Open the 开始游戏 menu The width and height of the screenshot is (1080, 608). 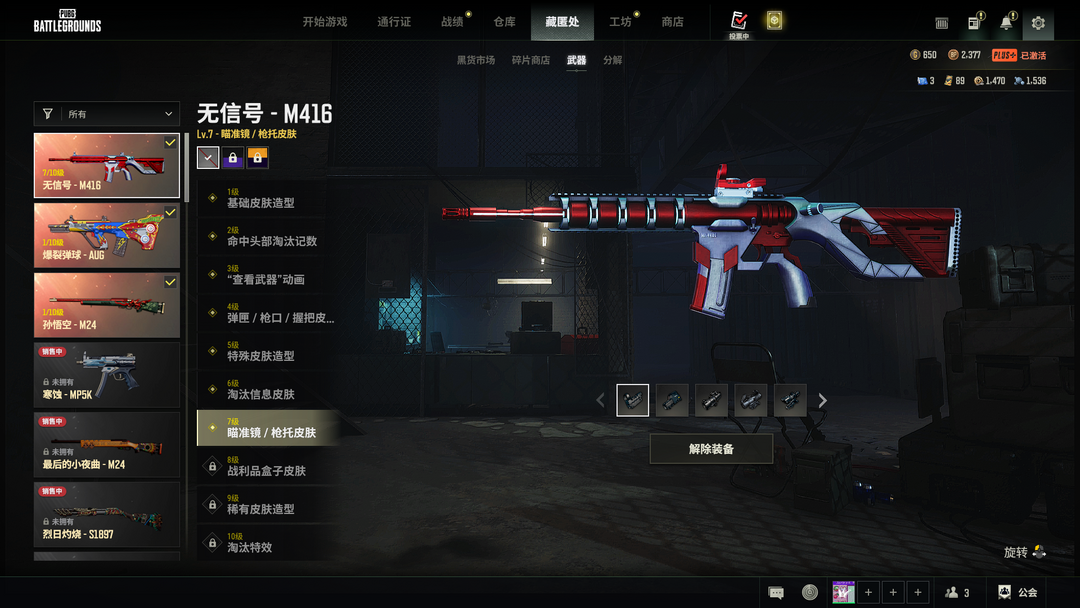coord(325,22)
